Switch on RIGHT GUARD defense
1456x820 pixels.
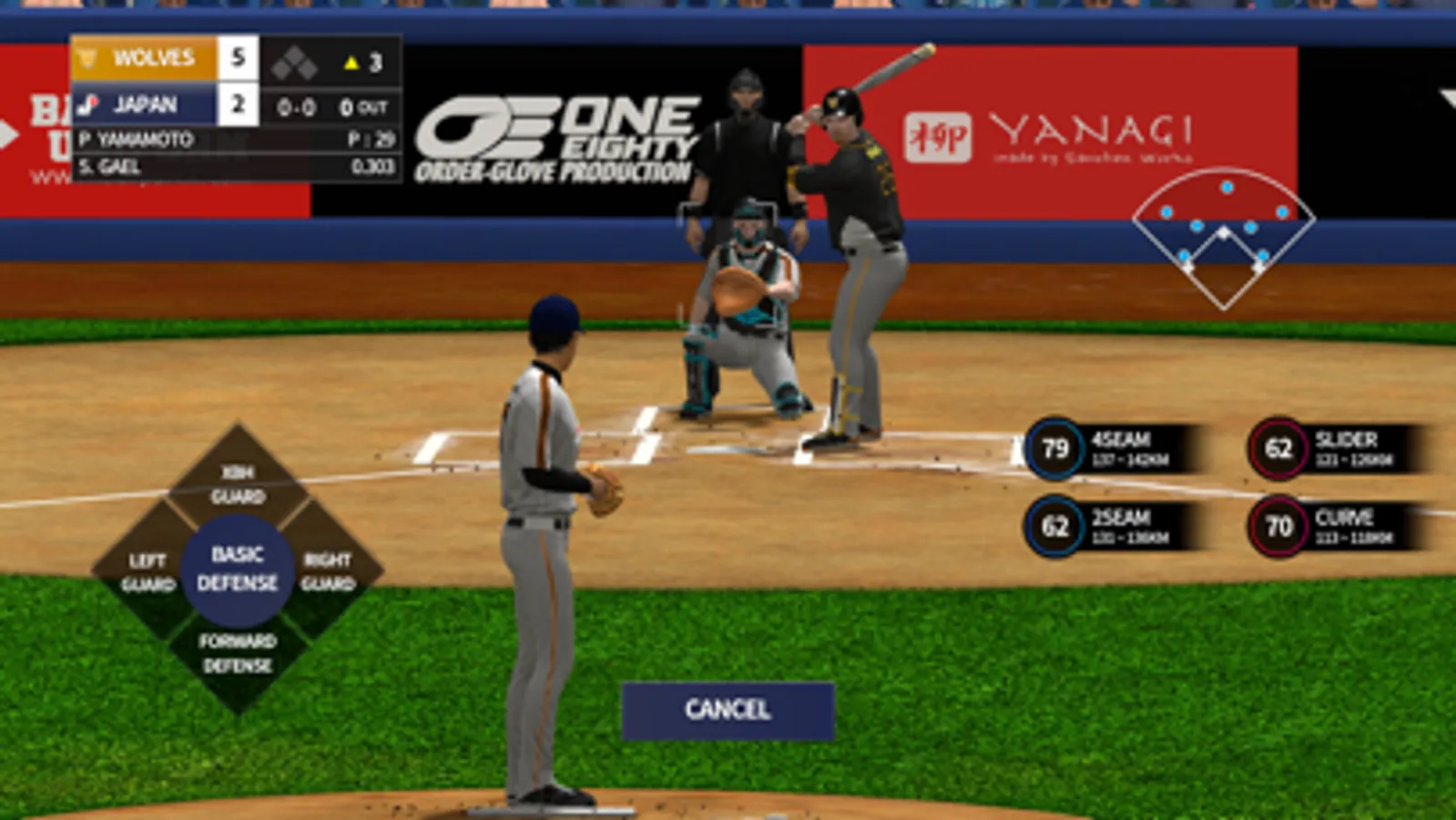(329, 569)
